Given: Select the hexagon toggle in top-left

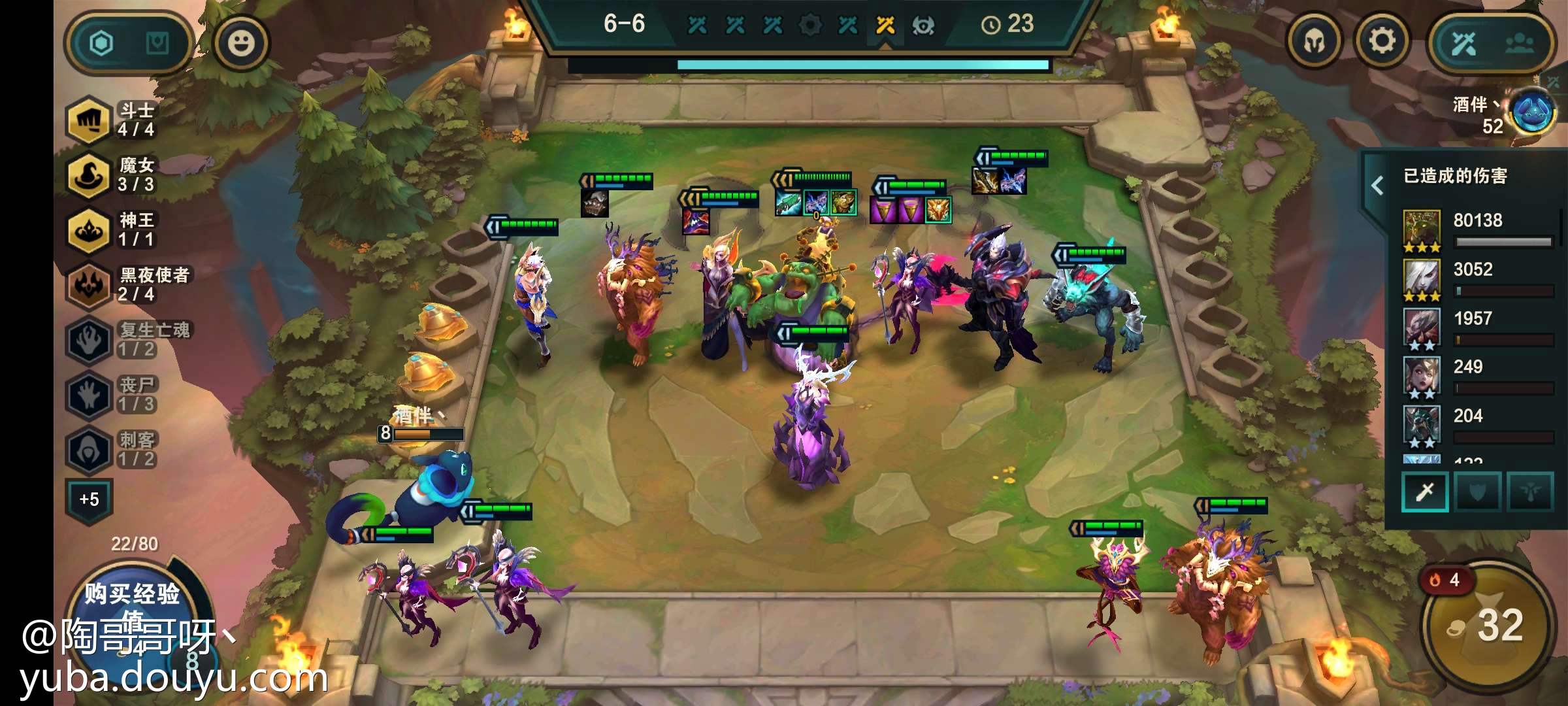Looking at the screenshot, I should coord(102,44).
